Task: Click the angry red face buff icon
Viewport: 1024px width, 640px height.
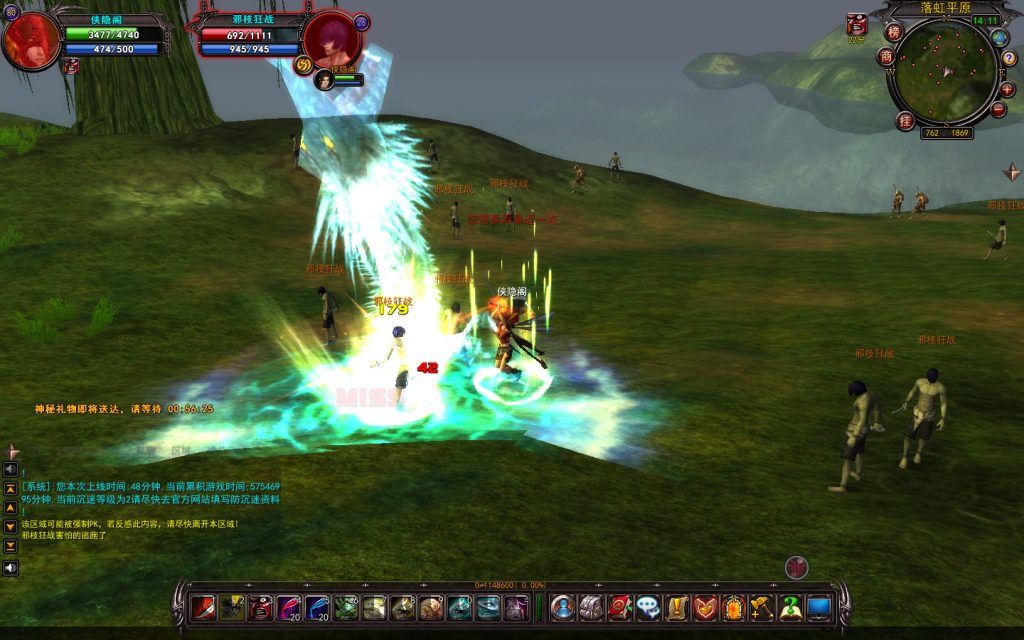Action: click(857, 25)
